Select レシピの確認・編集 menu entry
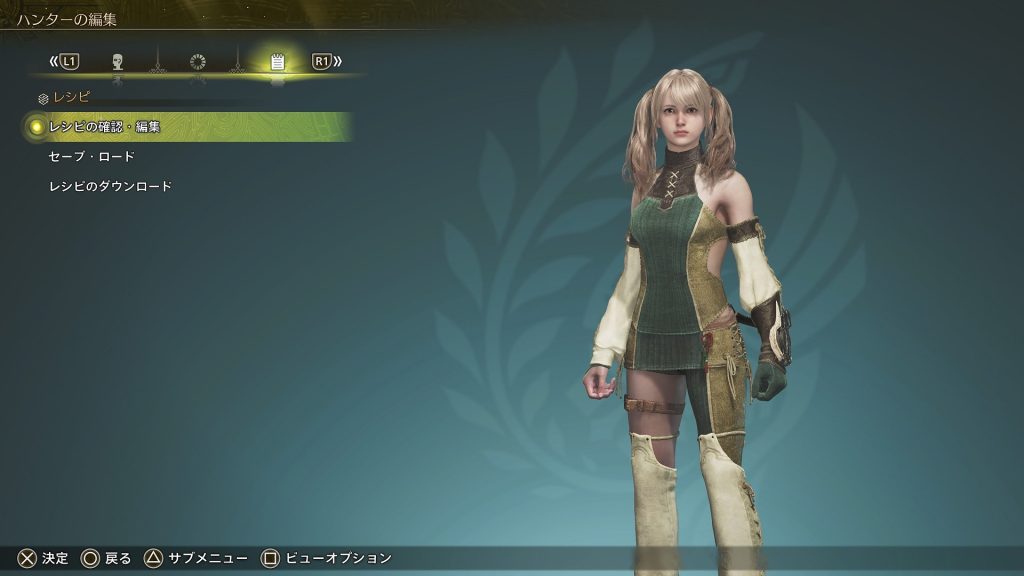Image resolution: width=1024 pixels, height=576 pixels. [x=105, y=127]
